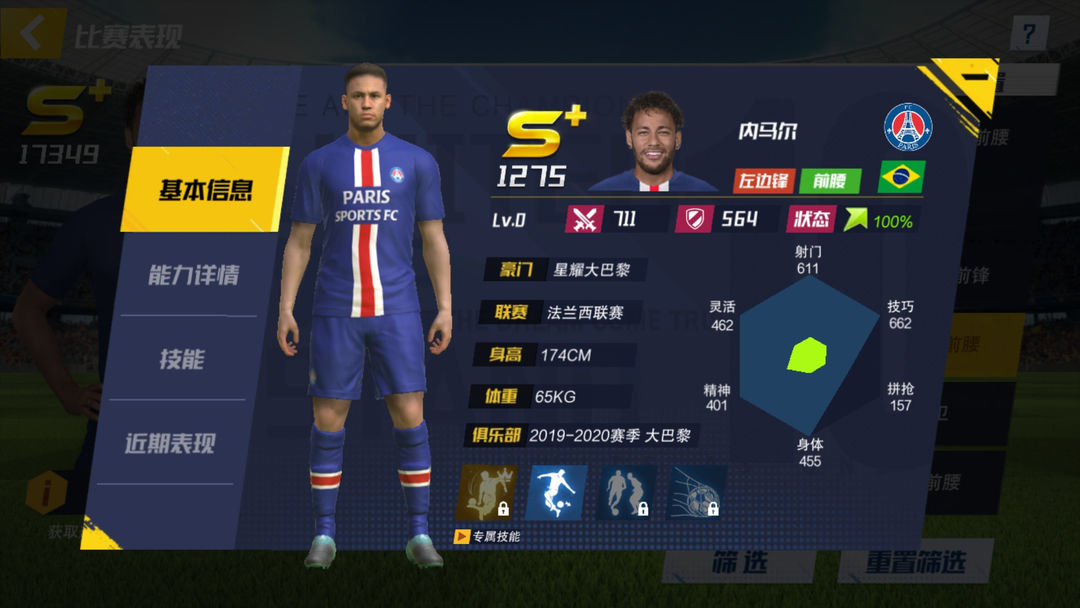Viewport: 1080px width, 608px height.
Task: Select the unlocked blue kicking skill icon
Action: 556,492
